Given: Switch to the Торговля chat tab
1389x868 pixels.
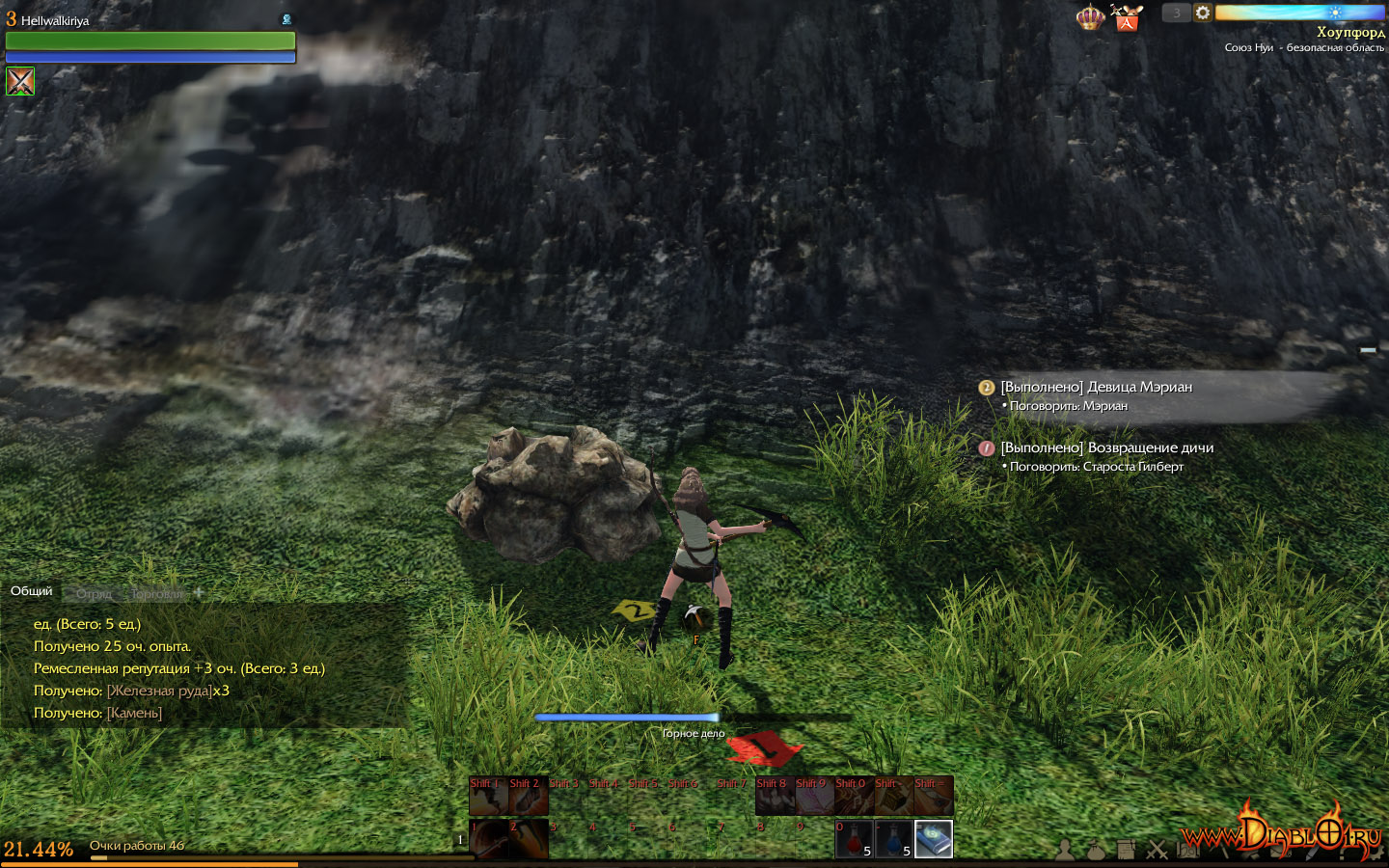Looking at the screenshot, I should (156, 593).
